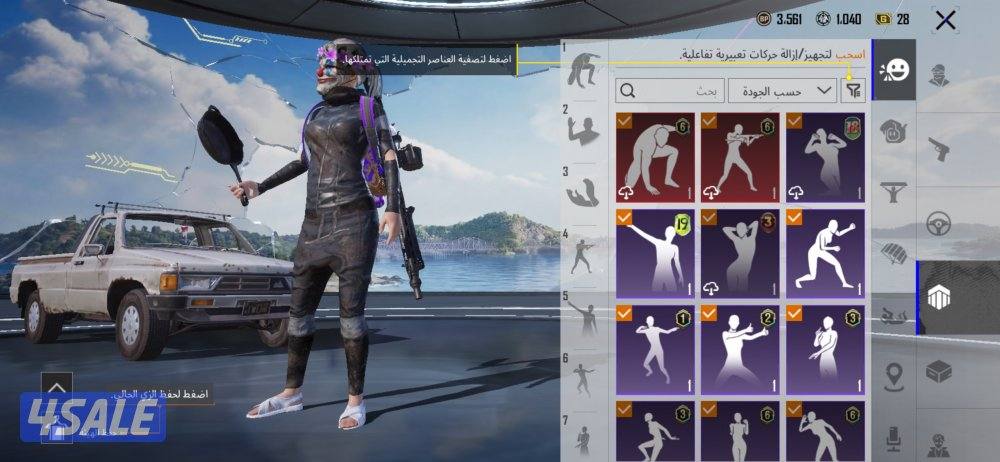The image size is (1000, 462).
Task: Open the pistol weapon skins category
Action: [x=940, y=147]
